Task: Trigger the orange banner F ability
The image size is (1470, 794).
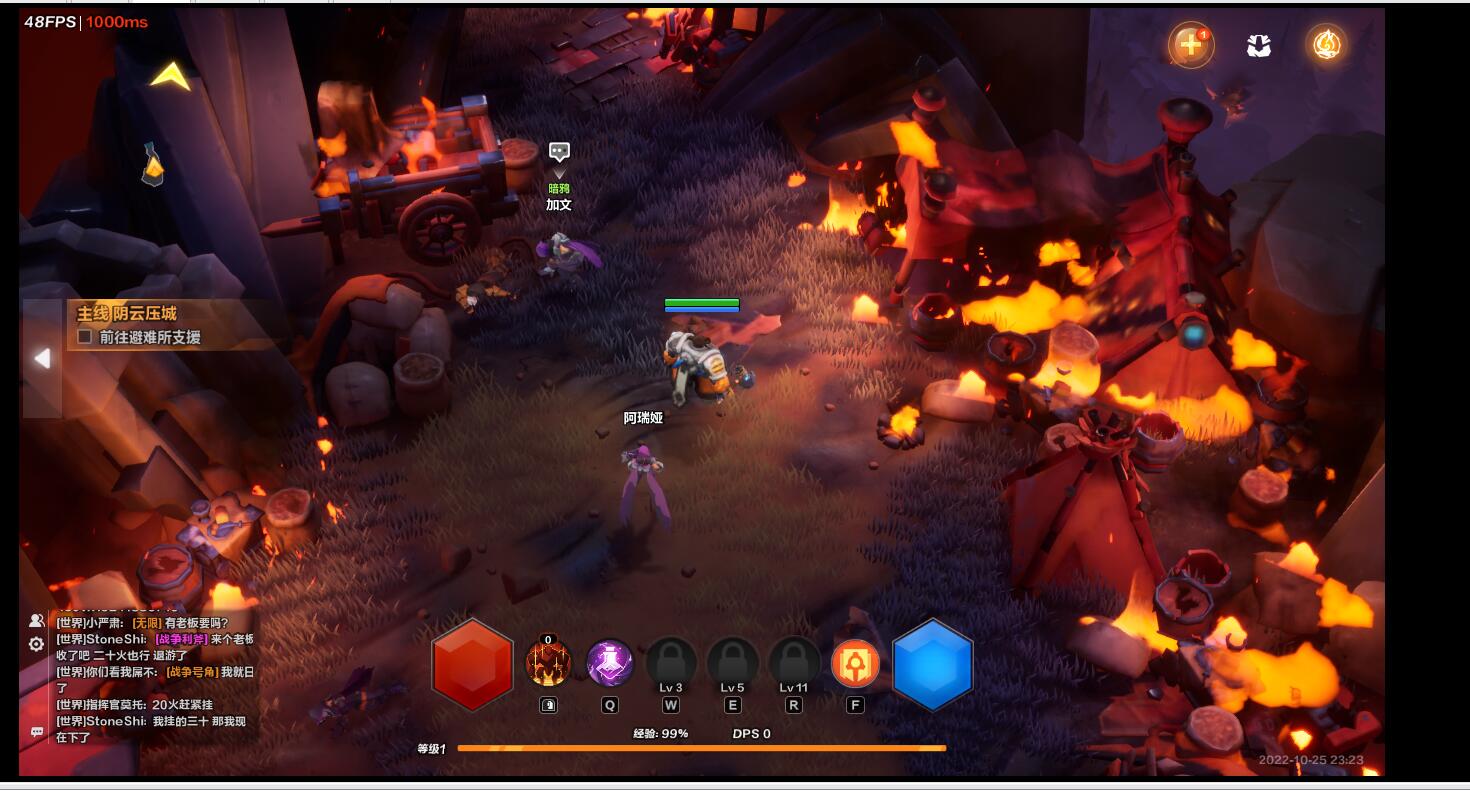Action: coord(855,663)
